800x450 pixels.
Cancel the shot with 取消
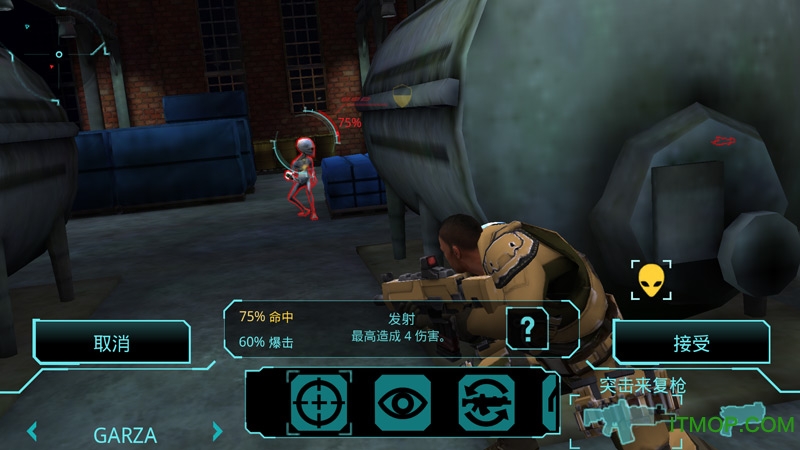(111, 343)
